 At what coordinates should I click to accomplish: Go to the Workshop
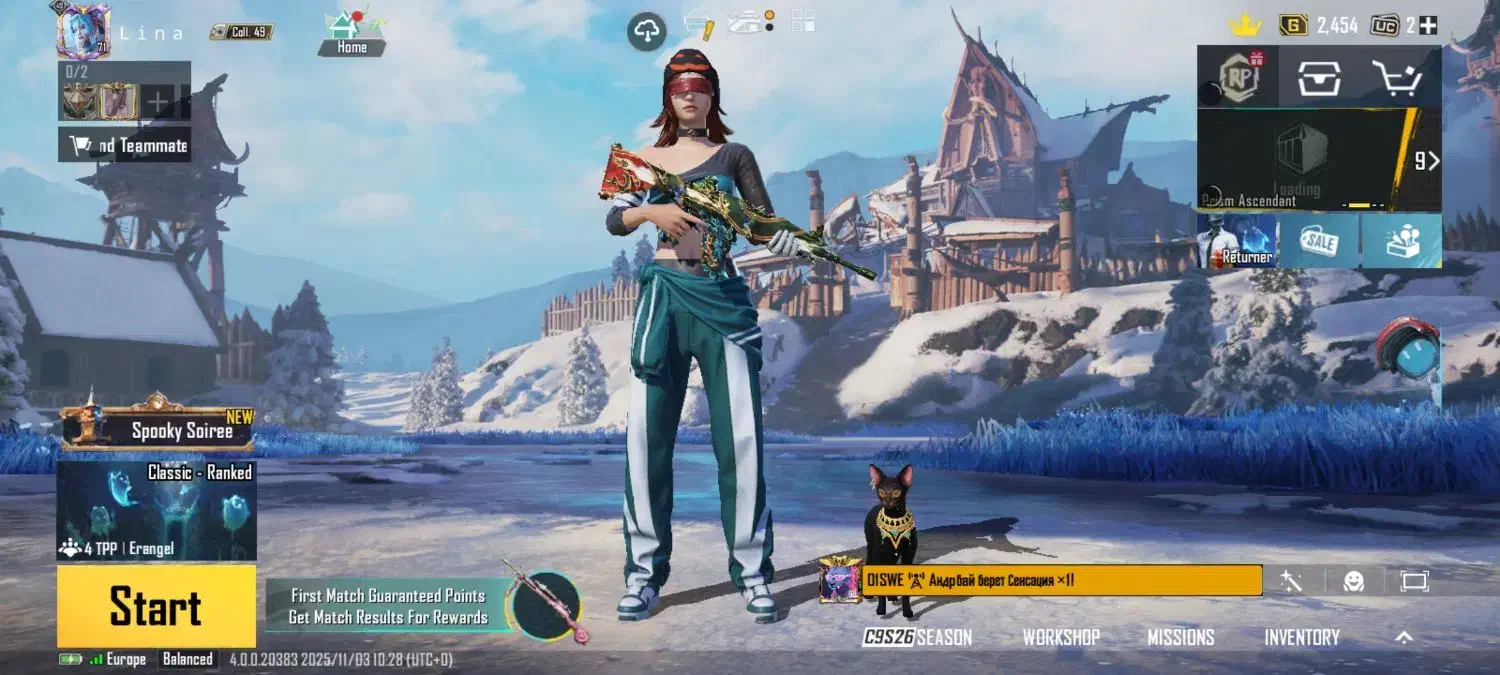coord(1061,637)
